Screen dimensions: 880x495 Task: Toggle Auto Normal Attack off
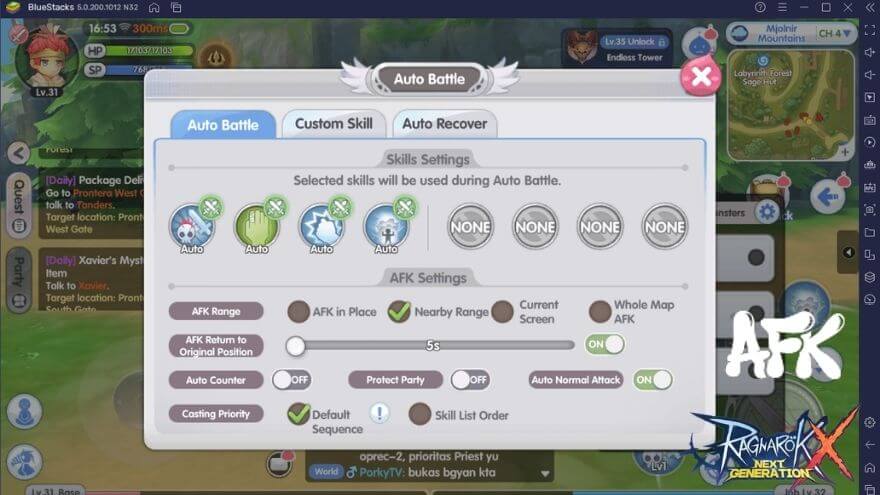pyautogui.click(x=652, y=380)
